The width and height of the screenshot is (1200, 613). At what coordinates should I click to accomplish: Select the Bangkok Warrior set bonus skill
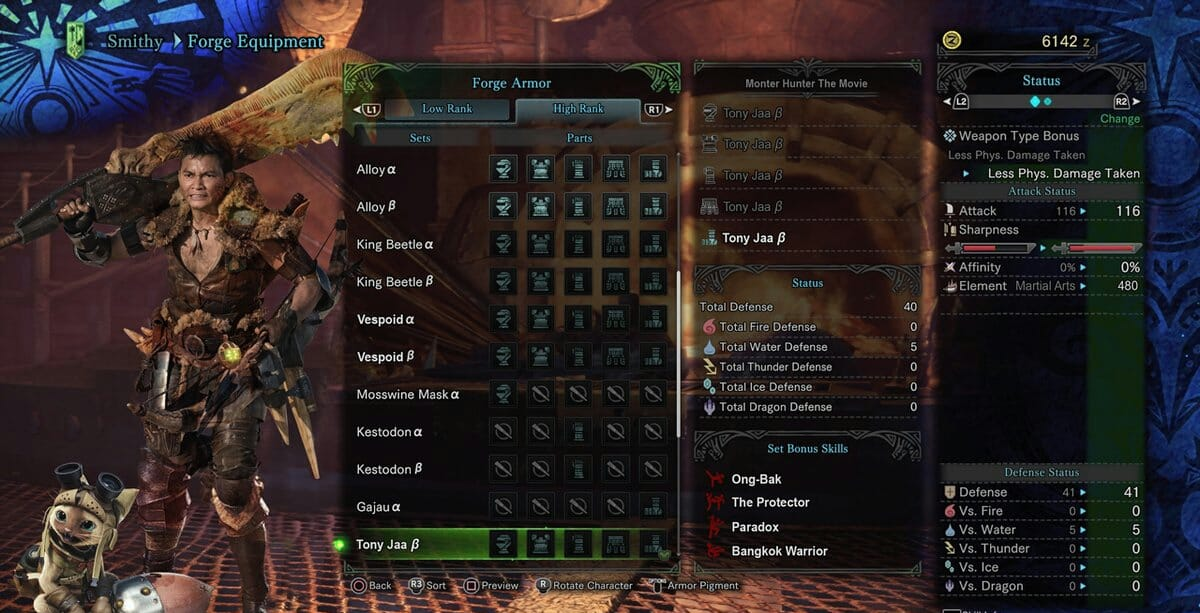[779, 551]
